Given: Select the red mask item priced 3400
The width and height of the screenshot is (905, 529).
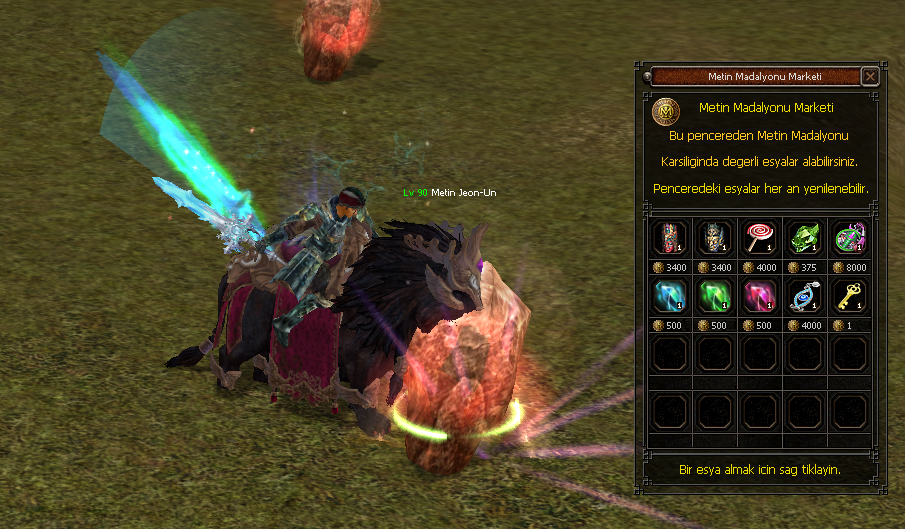Looking at the screenshot, I should coord(666,238).
